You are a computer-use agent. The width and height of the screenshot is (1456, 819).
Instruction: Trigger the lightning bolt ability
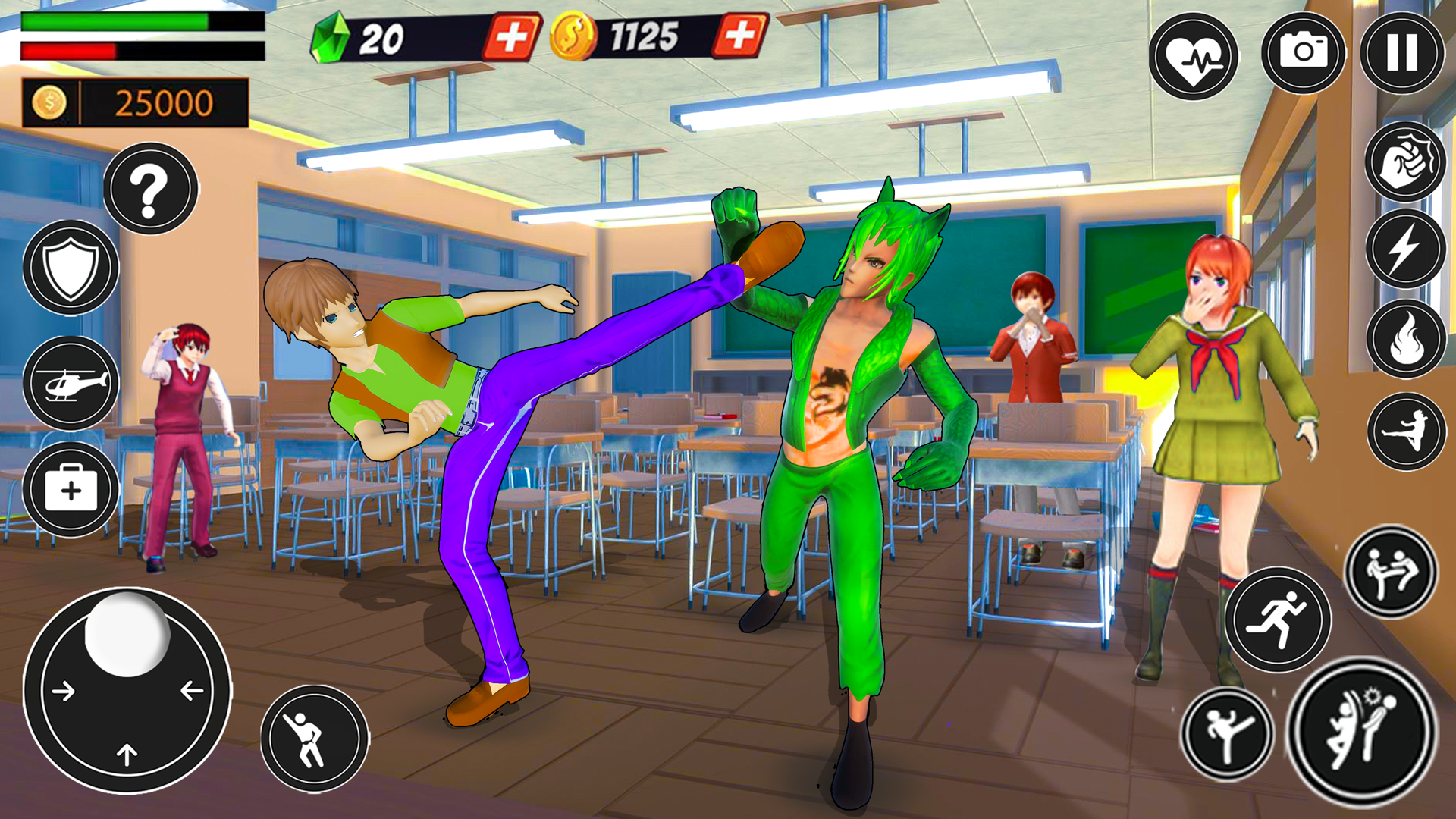[x=1405, y=249]
